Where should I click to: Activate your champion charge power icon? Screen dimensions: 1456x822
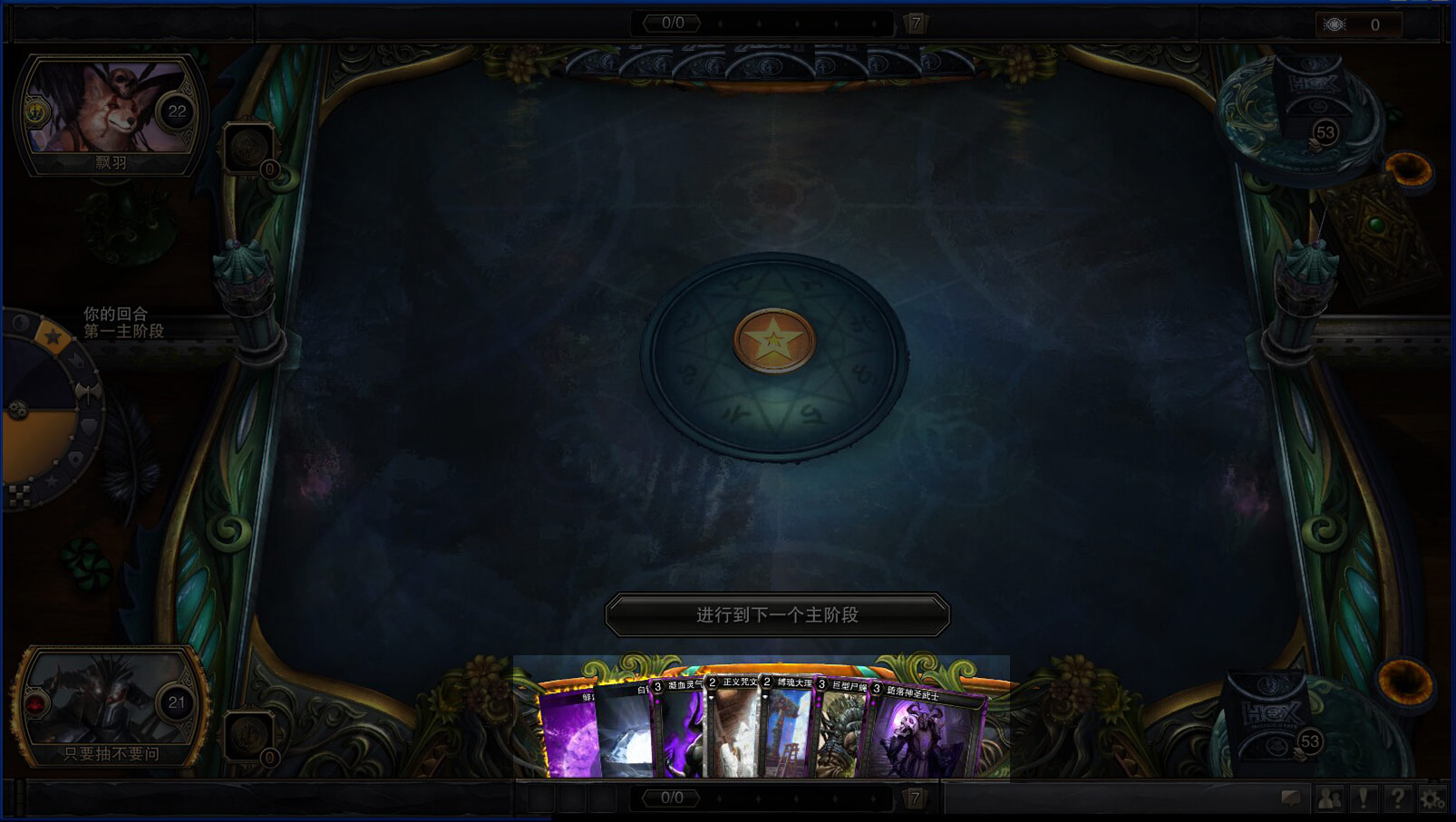click(247, 736)
